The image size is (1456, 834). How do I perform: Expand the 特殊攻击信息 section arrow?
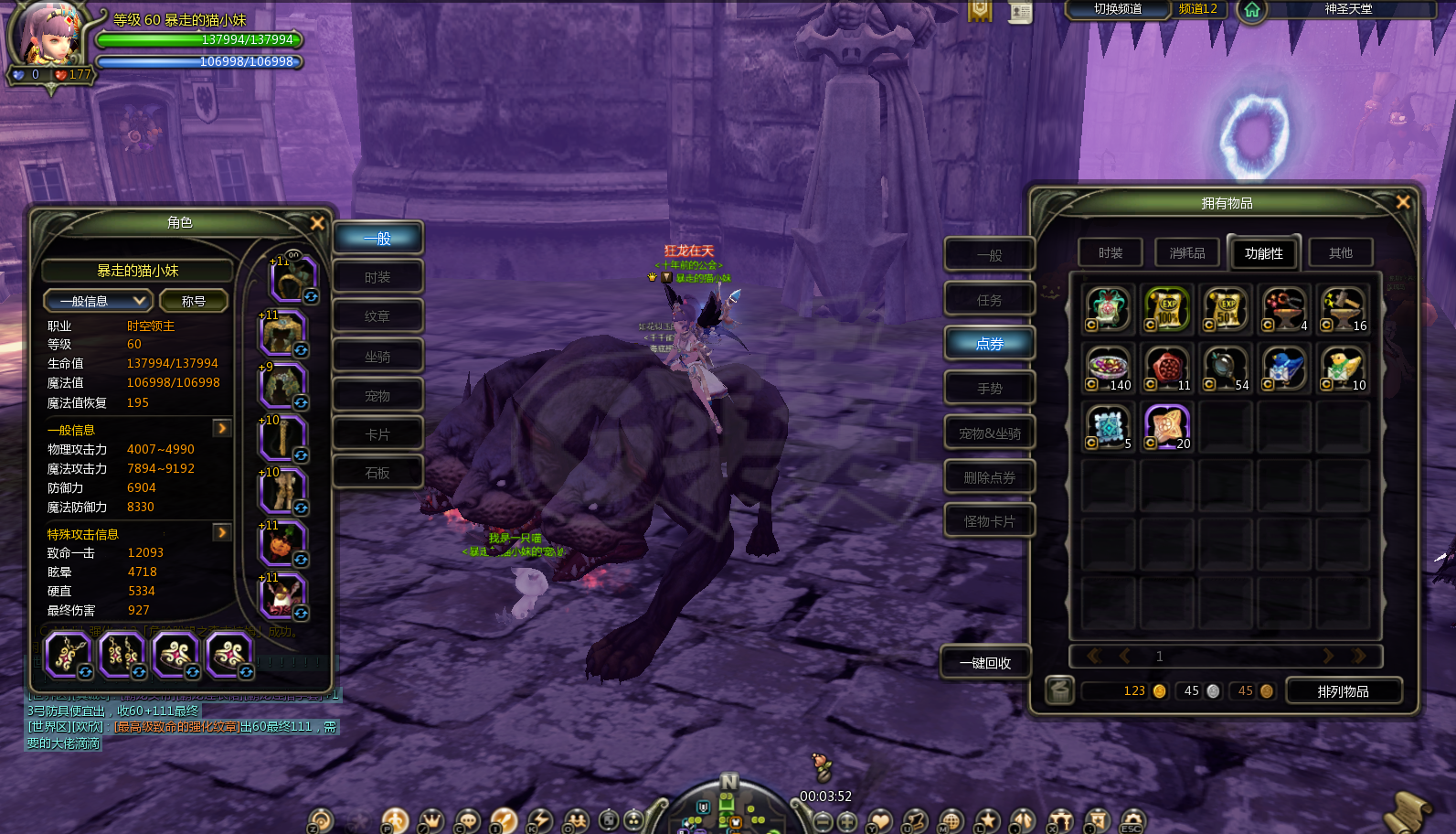pos(221,532)
